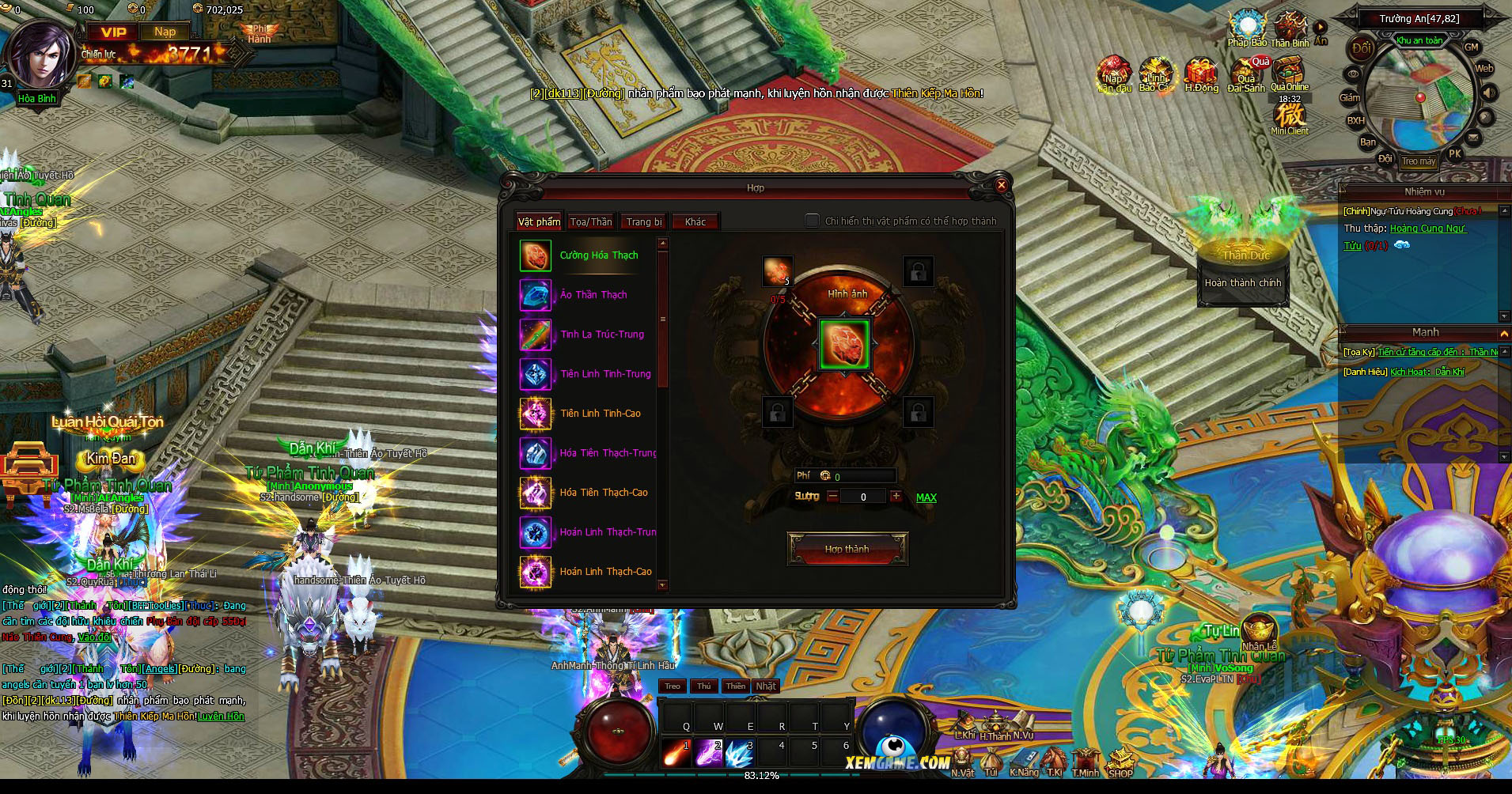Click the Hợp thành combine button

(x=847, y=549)
